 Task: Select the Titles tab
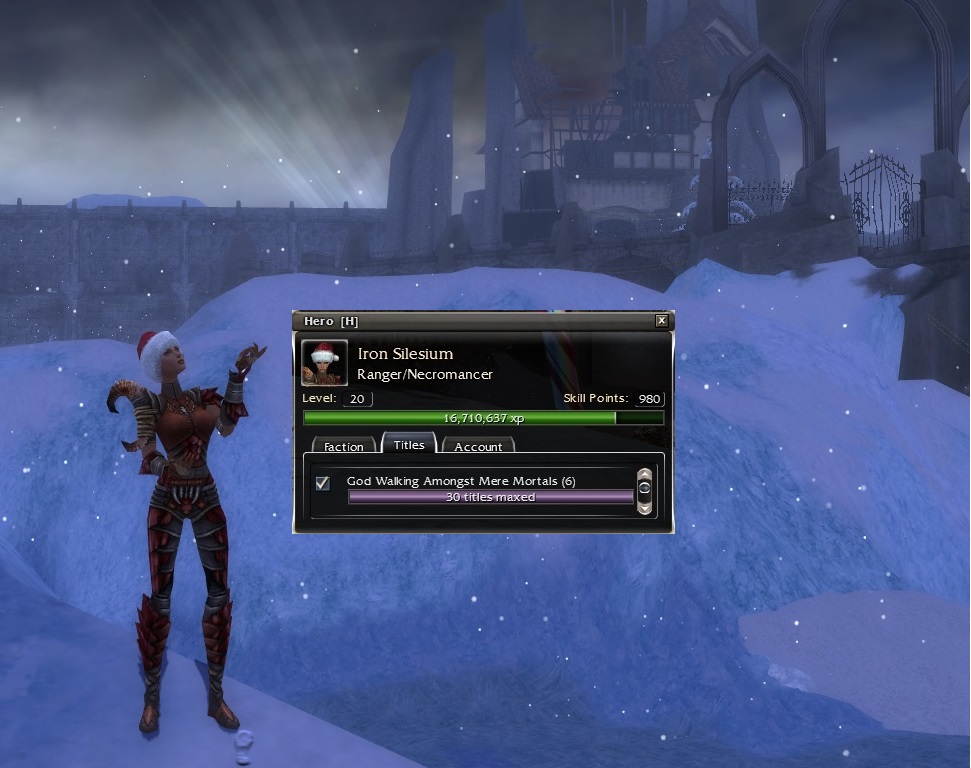pos(409,445)
